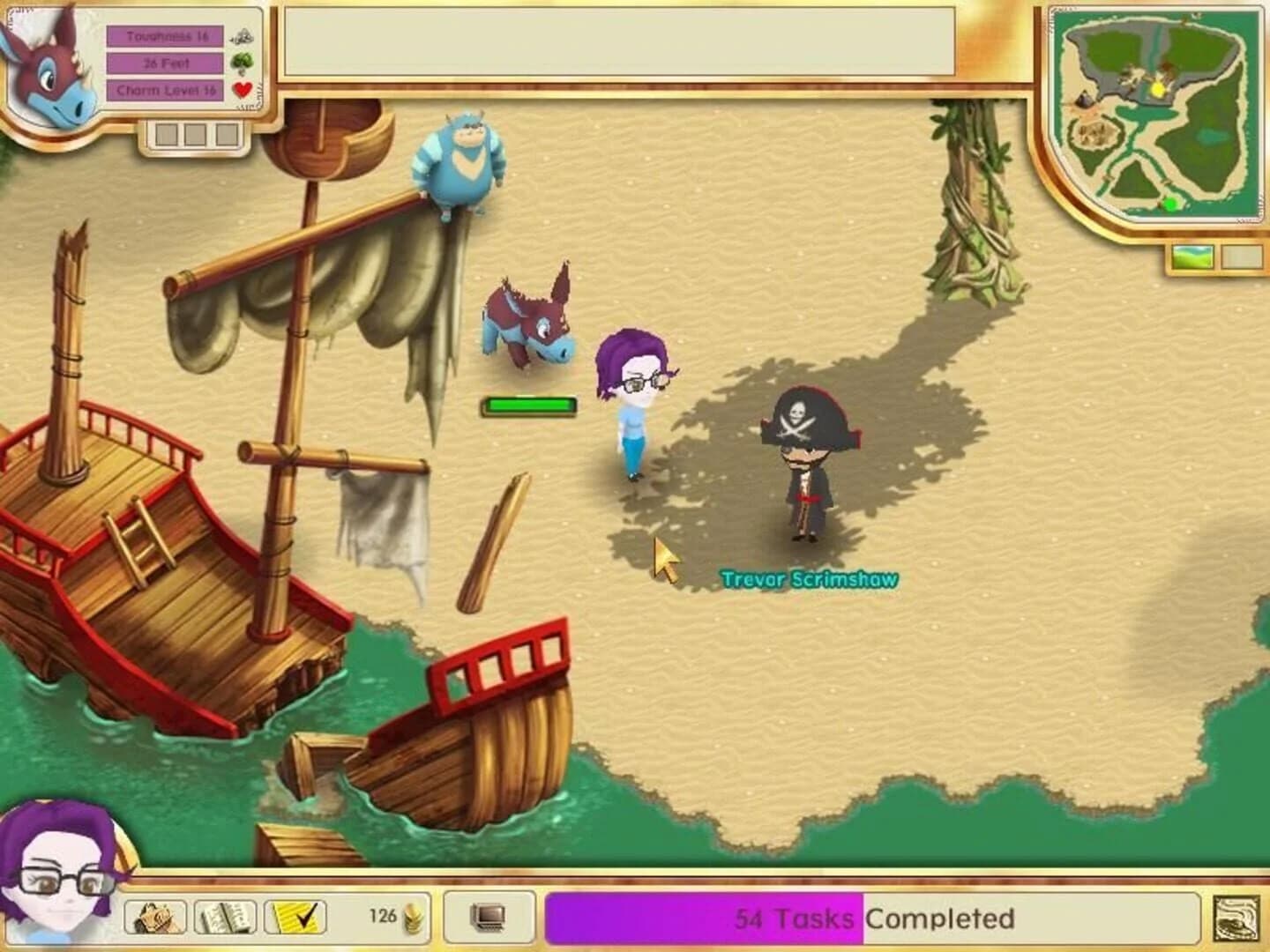
Task: Click the 54 Tasks Completed progress bar
Action: pyautogui.click(x=794, y=919)
